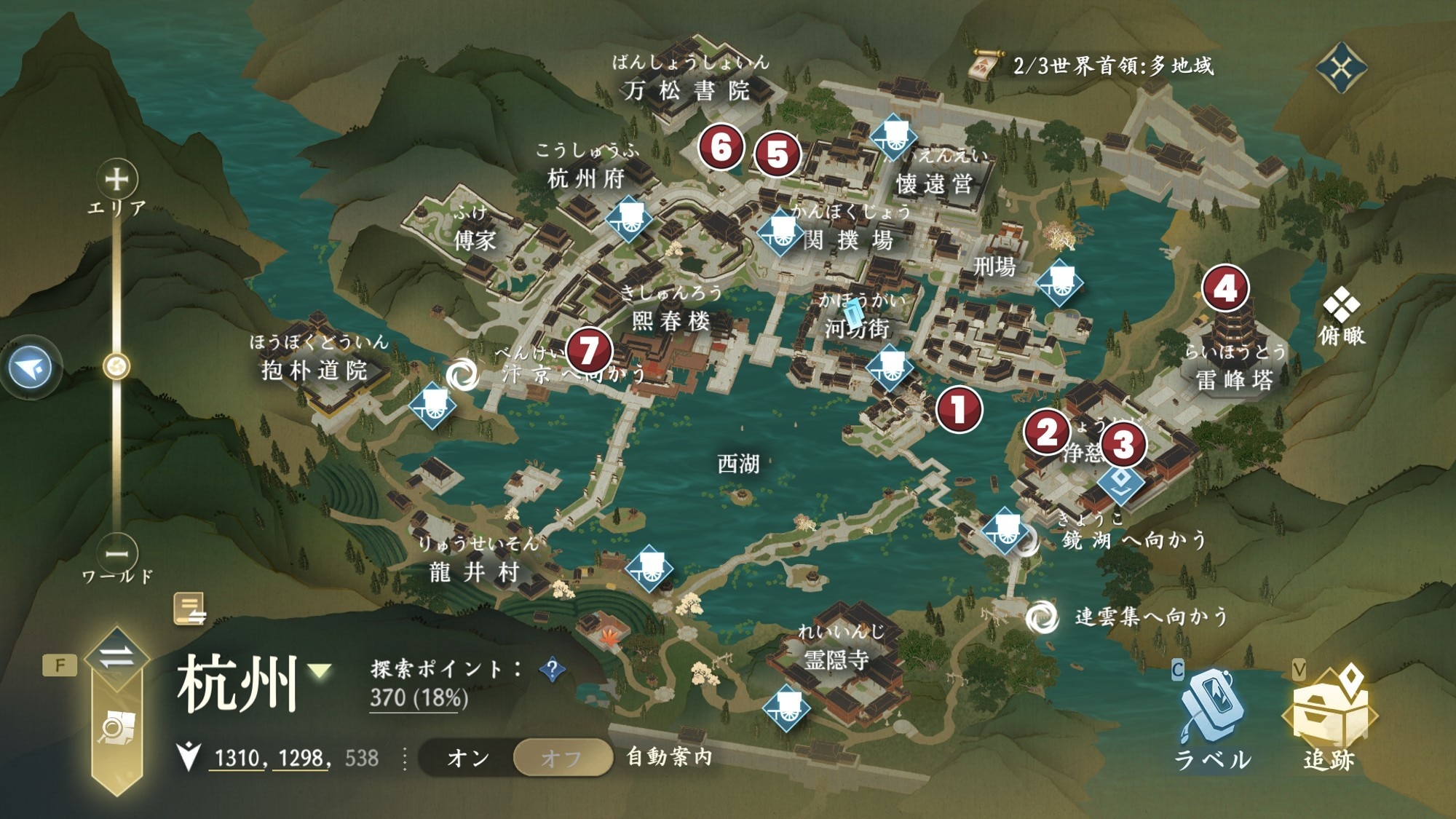Click the 探索ポイント question mark help
Viewport: 1456px width, 819px height.
(x=553, y=669)
